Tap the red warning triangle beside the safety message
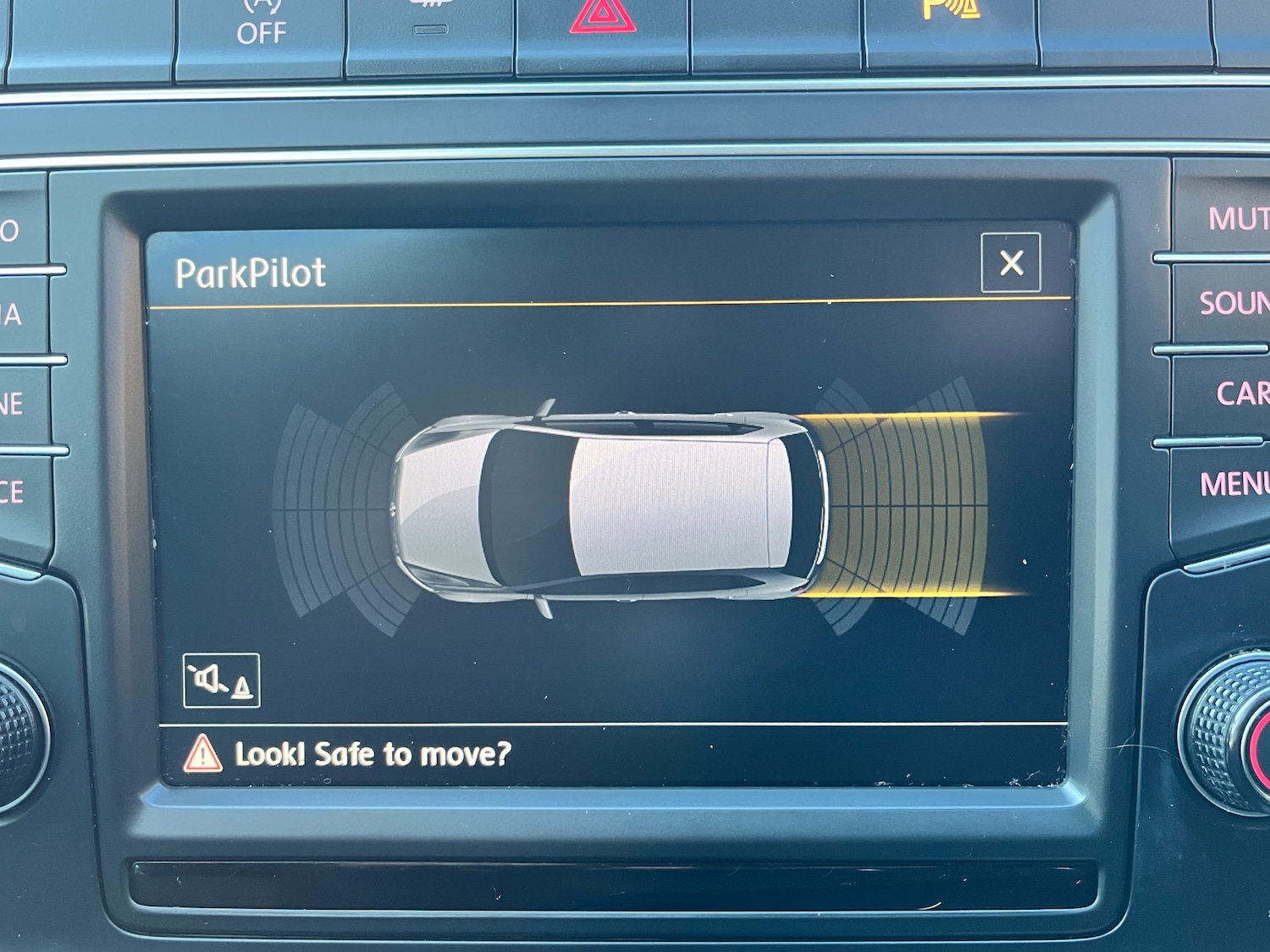The width and height of the screenshot is (1270, 952). 205,752
